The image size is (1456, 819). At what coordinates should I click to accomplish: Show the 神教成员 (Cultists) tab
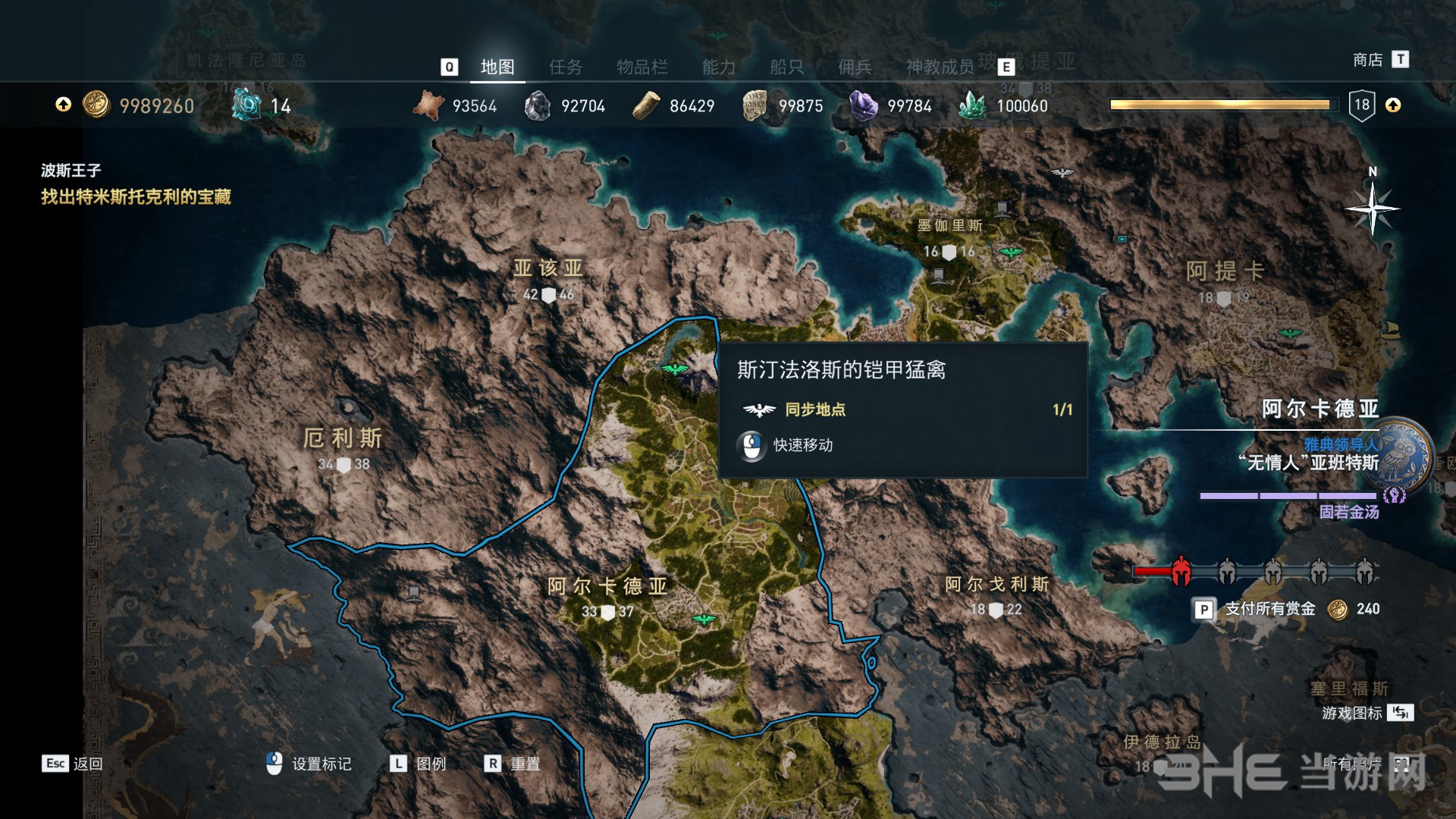(x=940, y=67)
